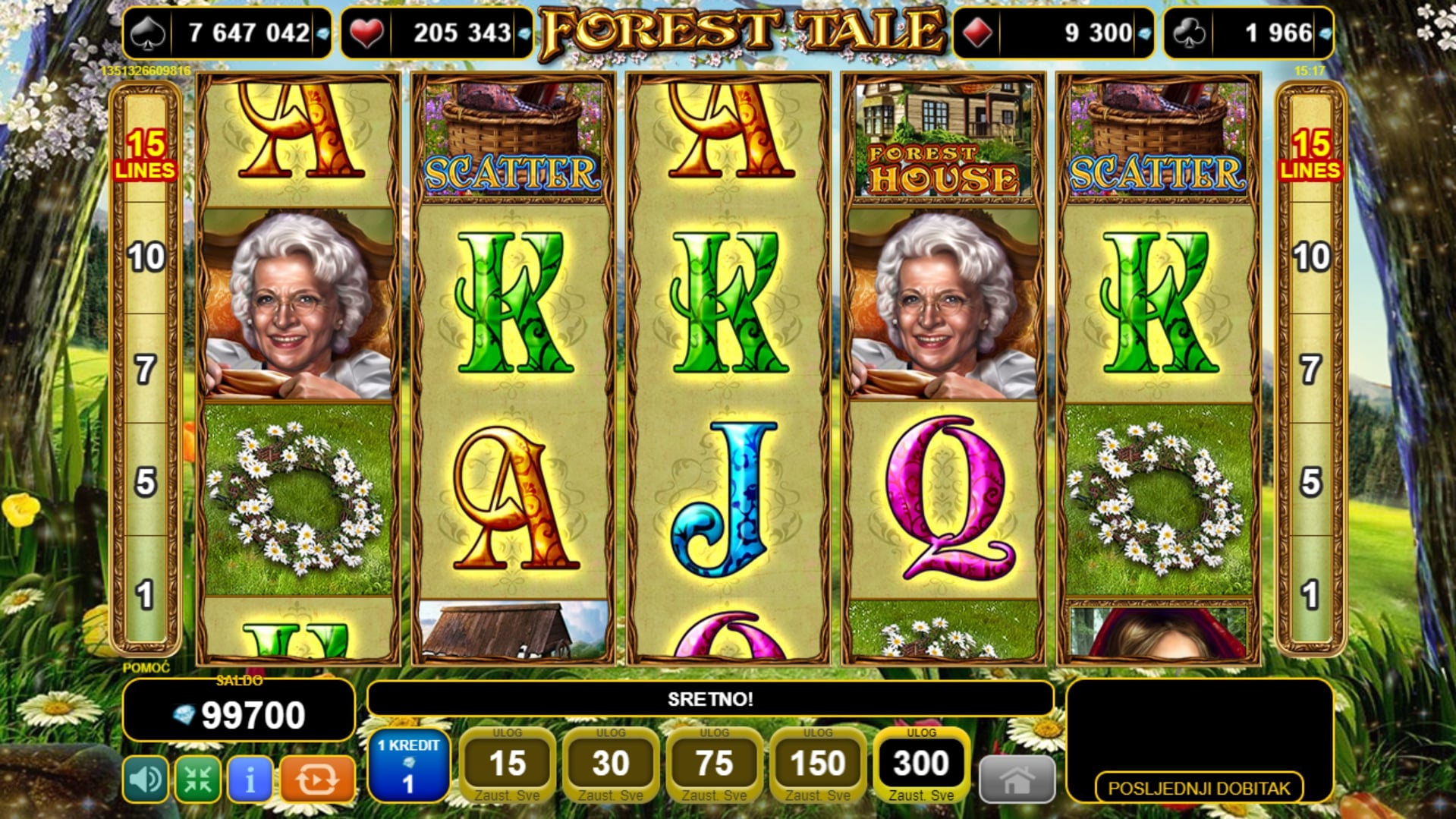
Task: Select 15 lines on the left selector
Action: tap(145, 155)
